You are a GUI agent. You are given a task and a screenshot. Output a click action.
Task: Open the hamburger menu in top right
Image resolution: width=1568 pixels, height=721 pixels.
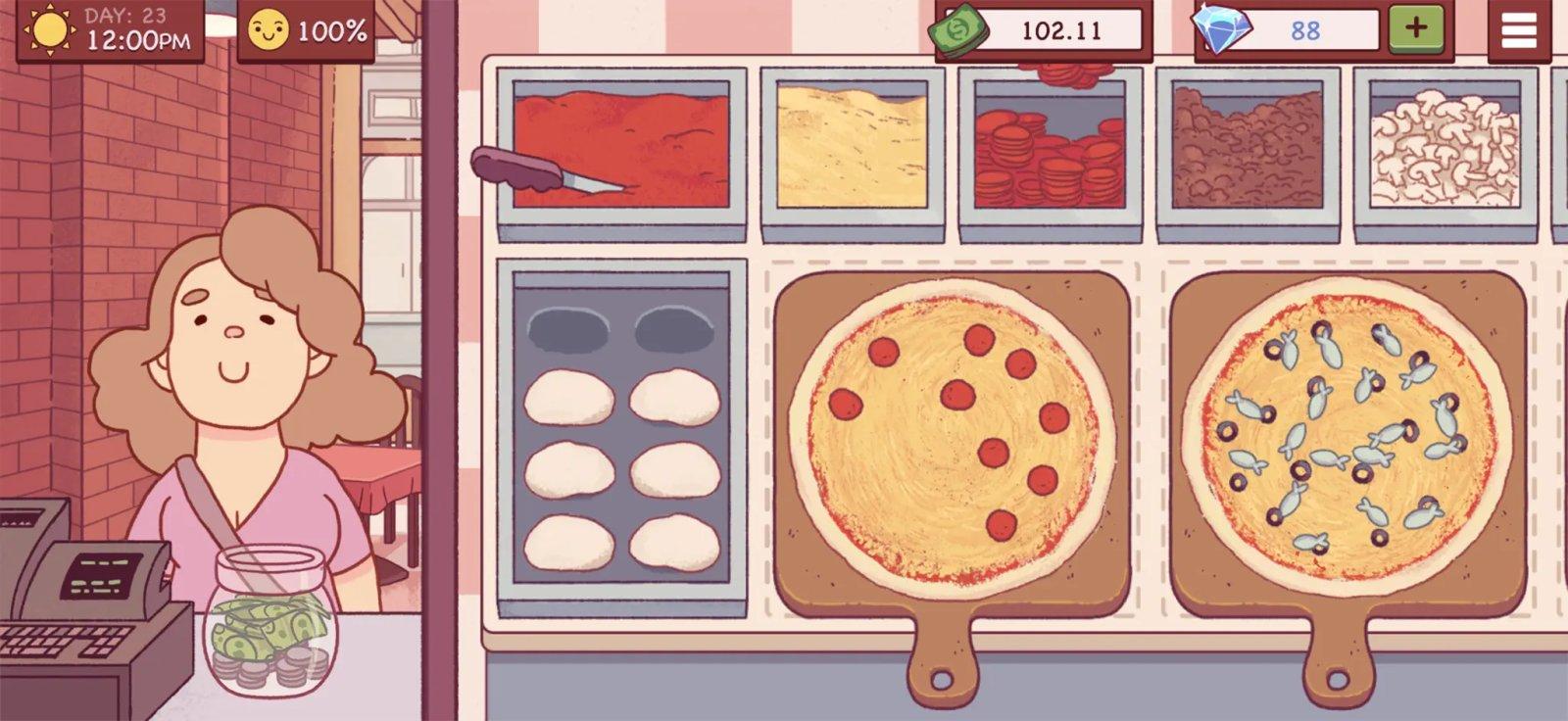(x=1516, y=30)
